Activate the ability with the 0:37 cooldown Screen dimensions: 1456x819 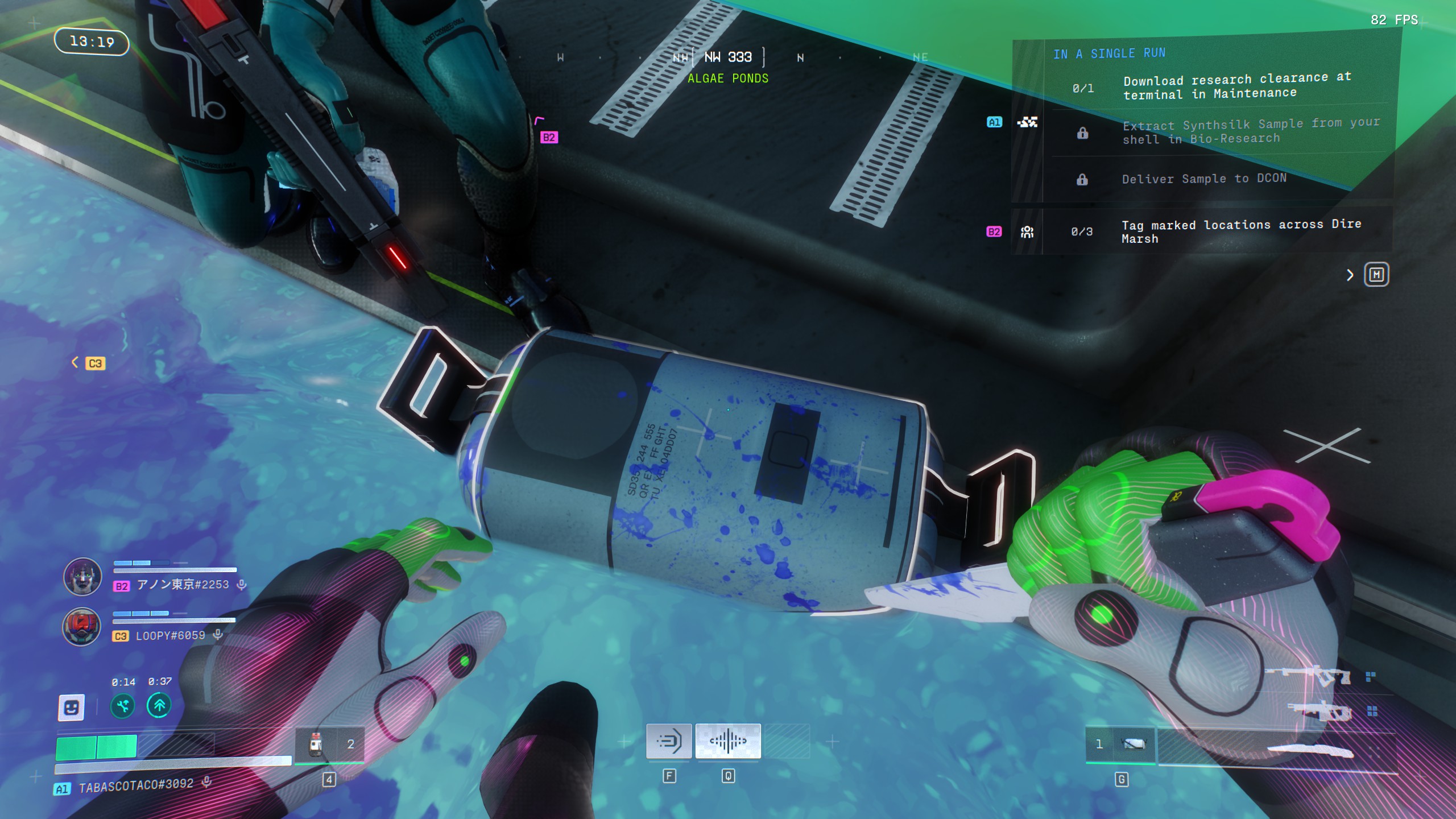click(x=159, y=706)
